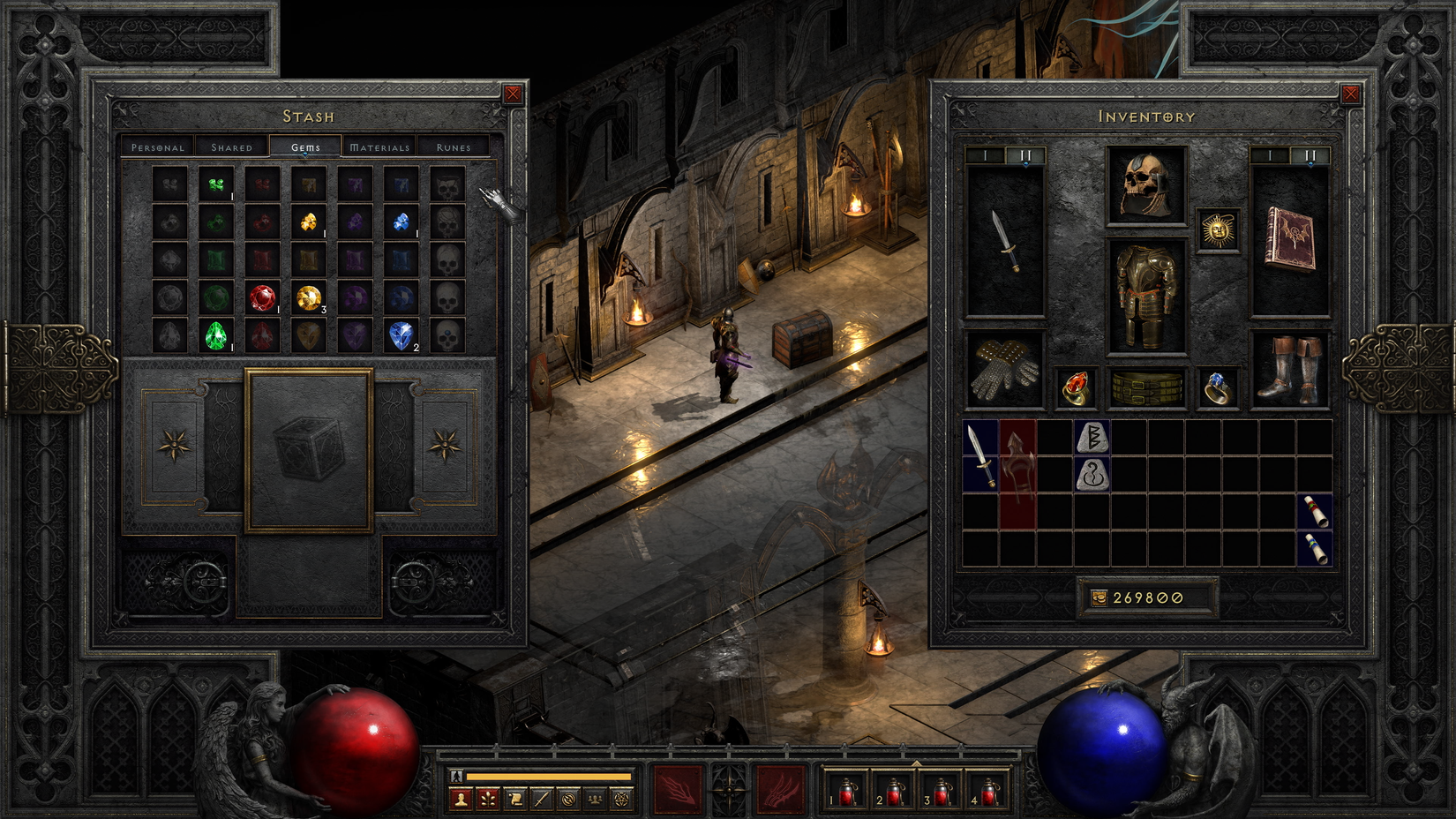
Task: Select the perfect ruby gem in the stash
Action: point(263,298)
